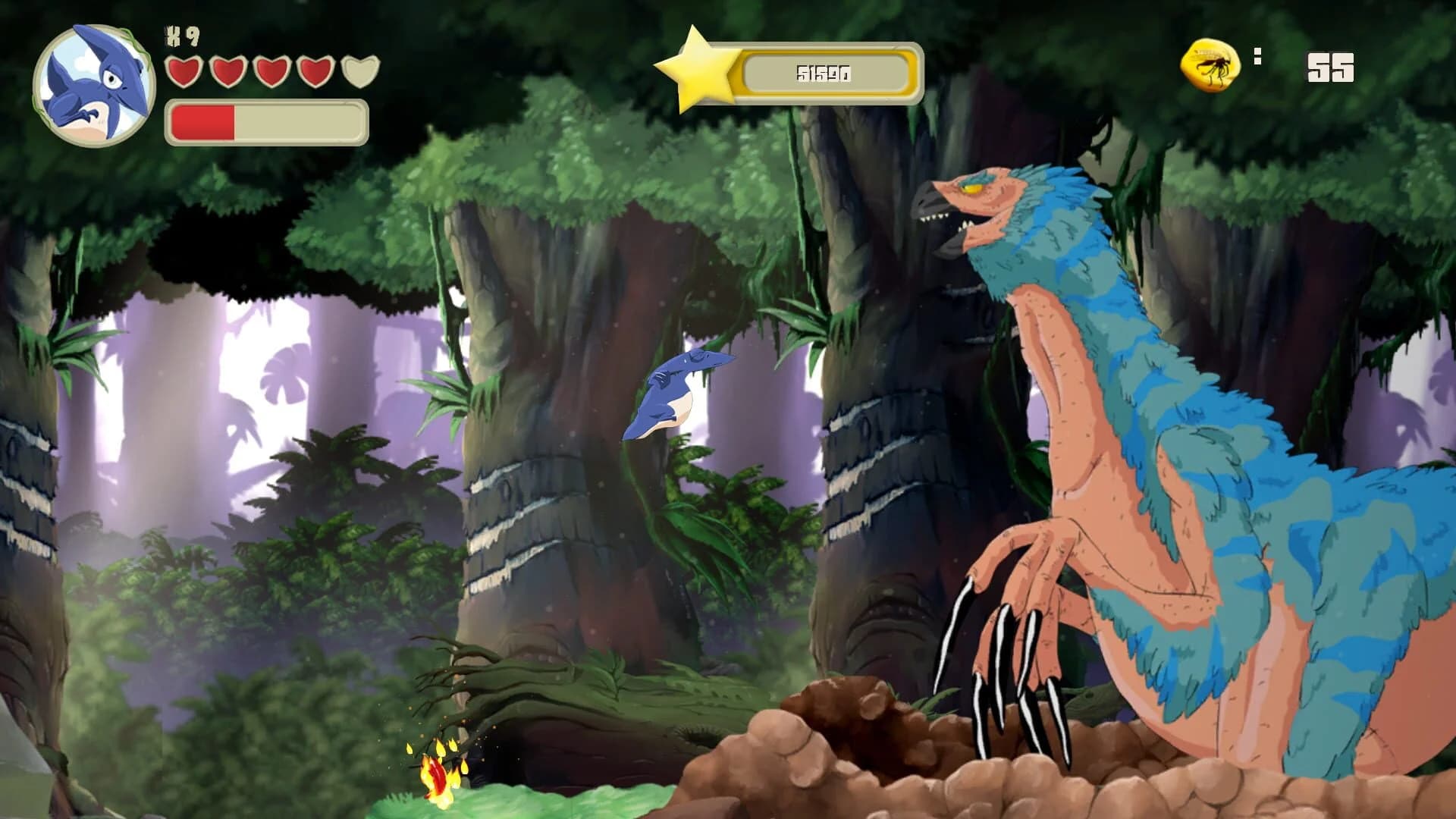Click the second red heart icon
1456x819 pixels.
tap(227, 74)
